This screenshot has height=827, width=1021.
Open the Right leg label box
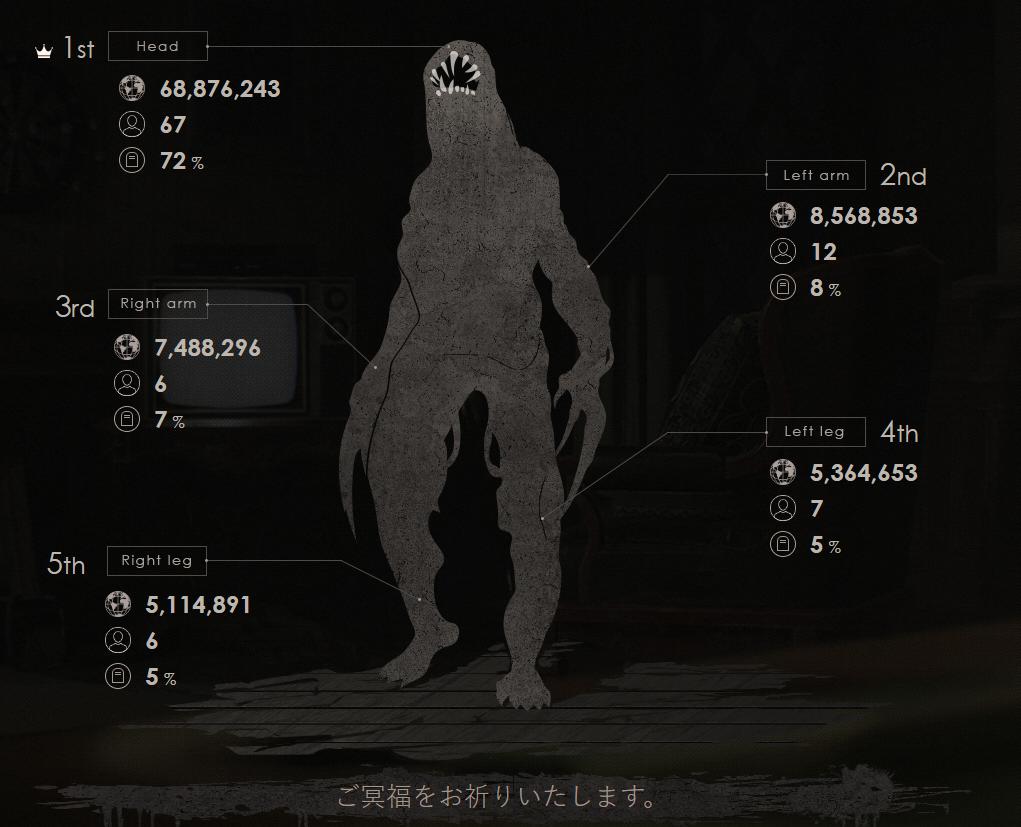pos(156,560)
